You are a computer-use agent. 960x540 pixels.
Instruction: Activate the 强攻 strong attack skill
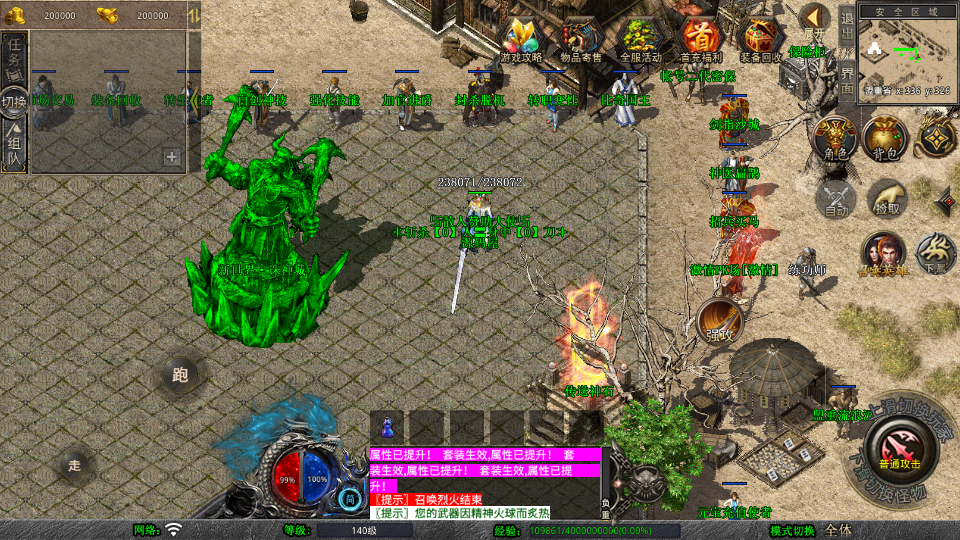point(719,320)
